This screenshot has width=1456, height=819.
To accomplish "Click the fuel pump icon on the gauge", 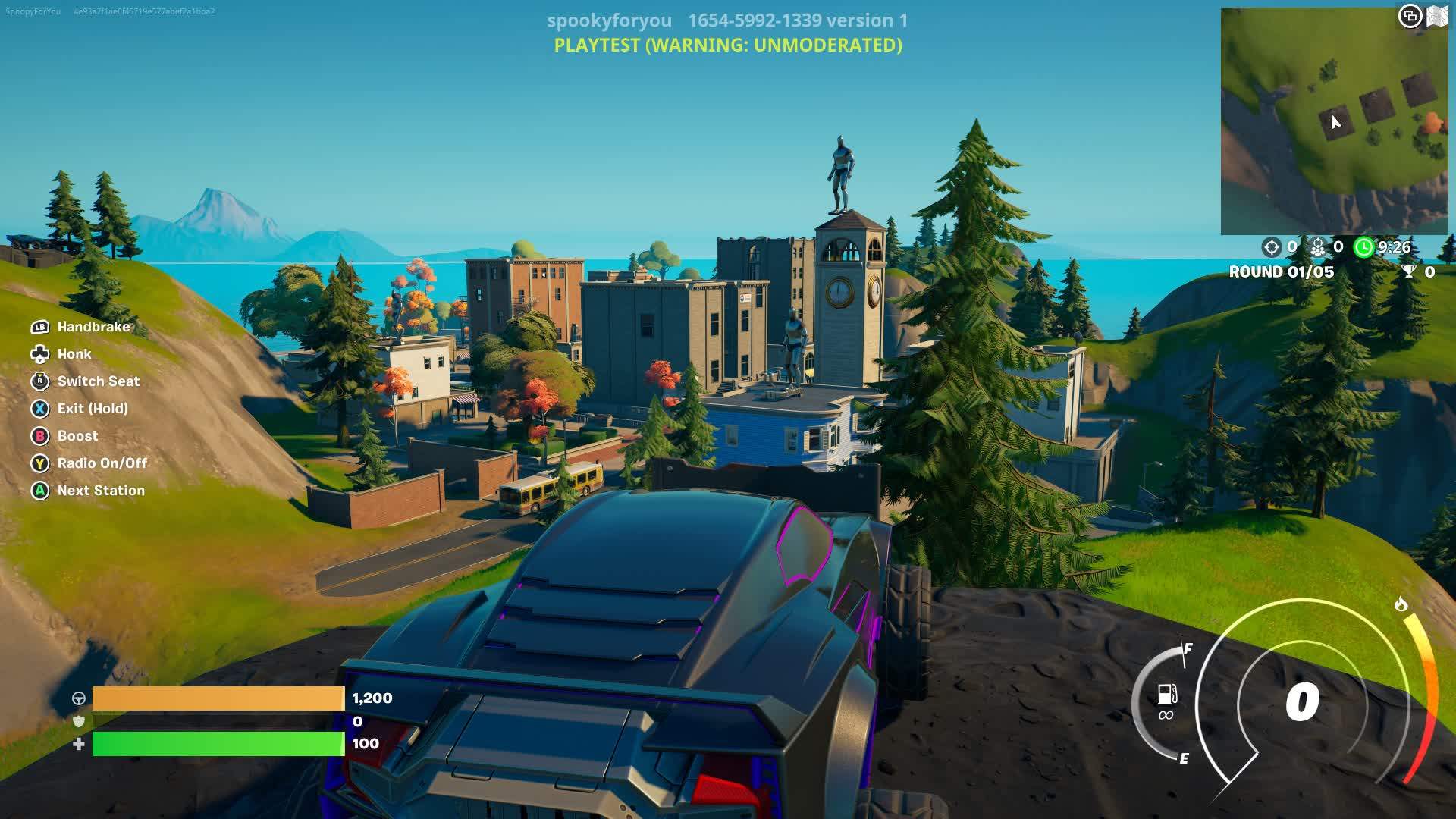I will point(1166,692).
